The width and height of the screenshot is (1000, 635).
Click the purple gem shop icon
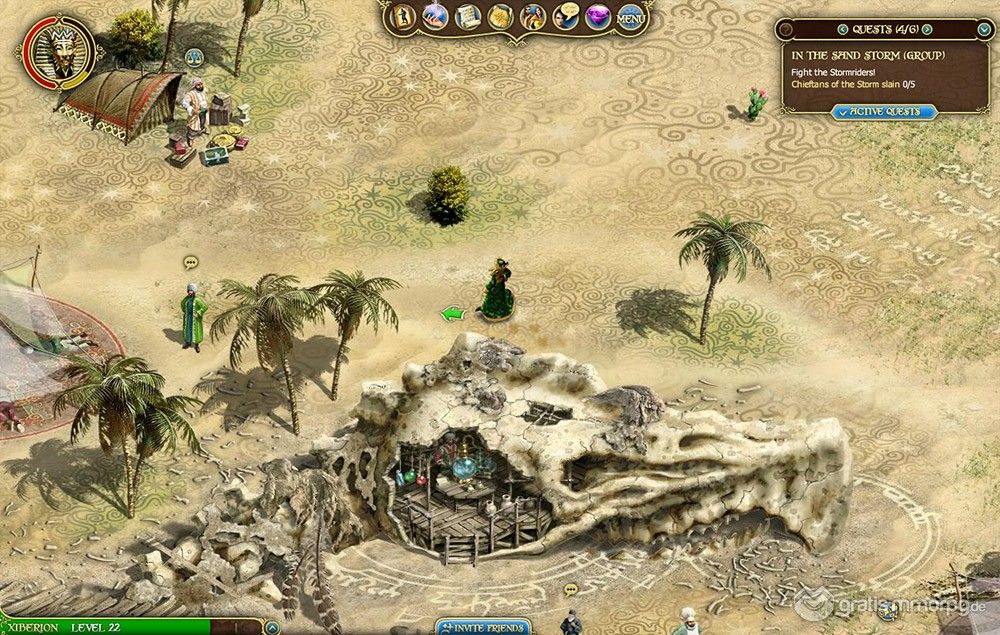point(598,17)
